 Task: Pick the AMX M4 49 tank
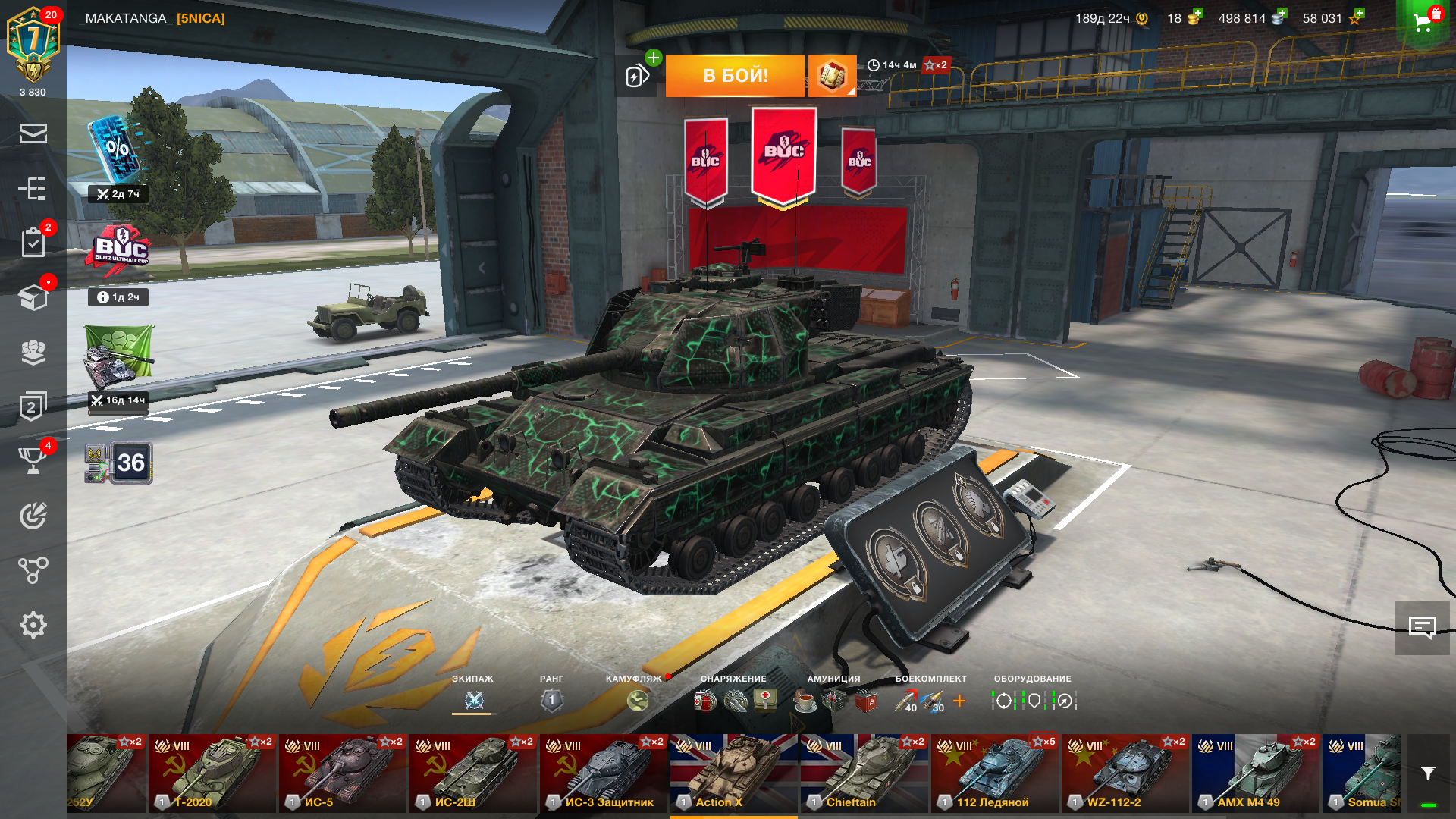[x=1255, y=773]
